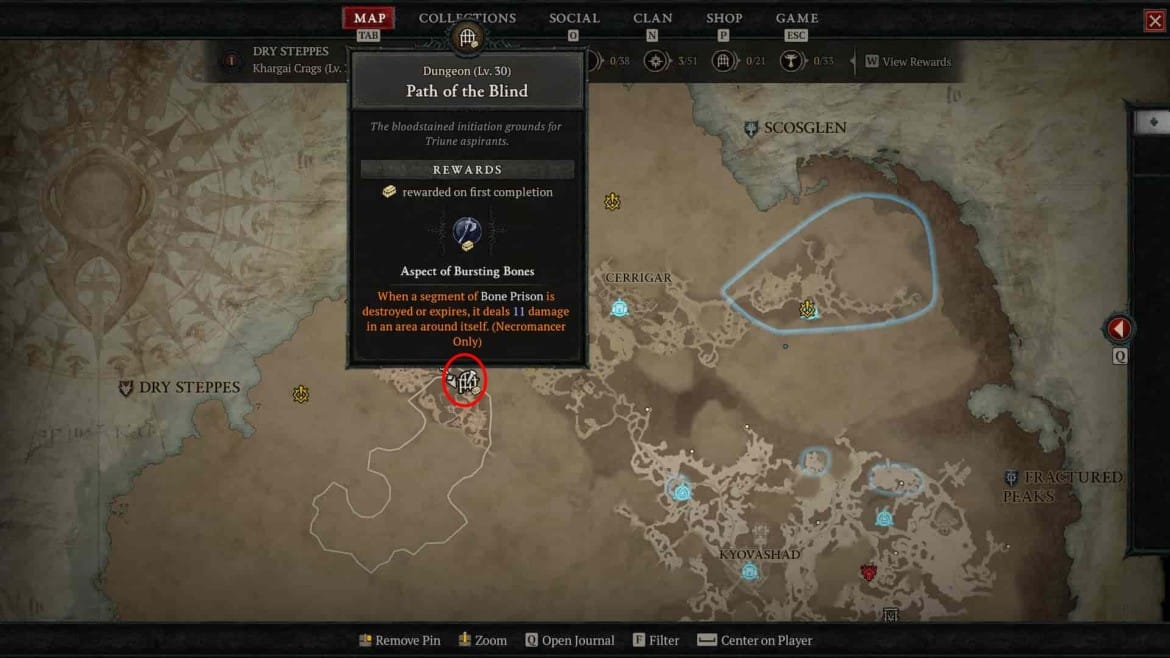Viewport: 1170px width, 658px height.
Task: Open the map Filter option
Action: 663,640
